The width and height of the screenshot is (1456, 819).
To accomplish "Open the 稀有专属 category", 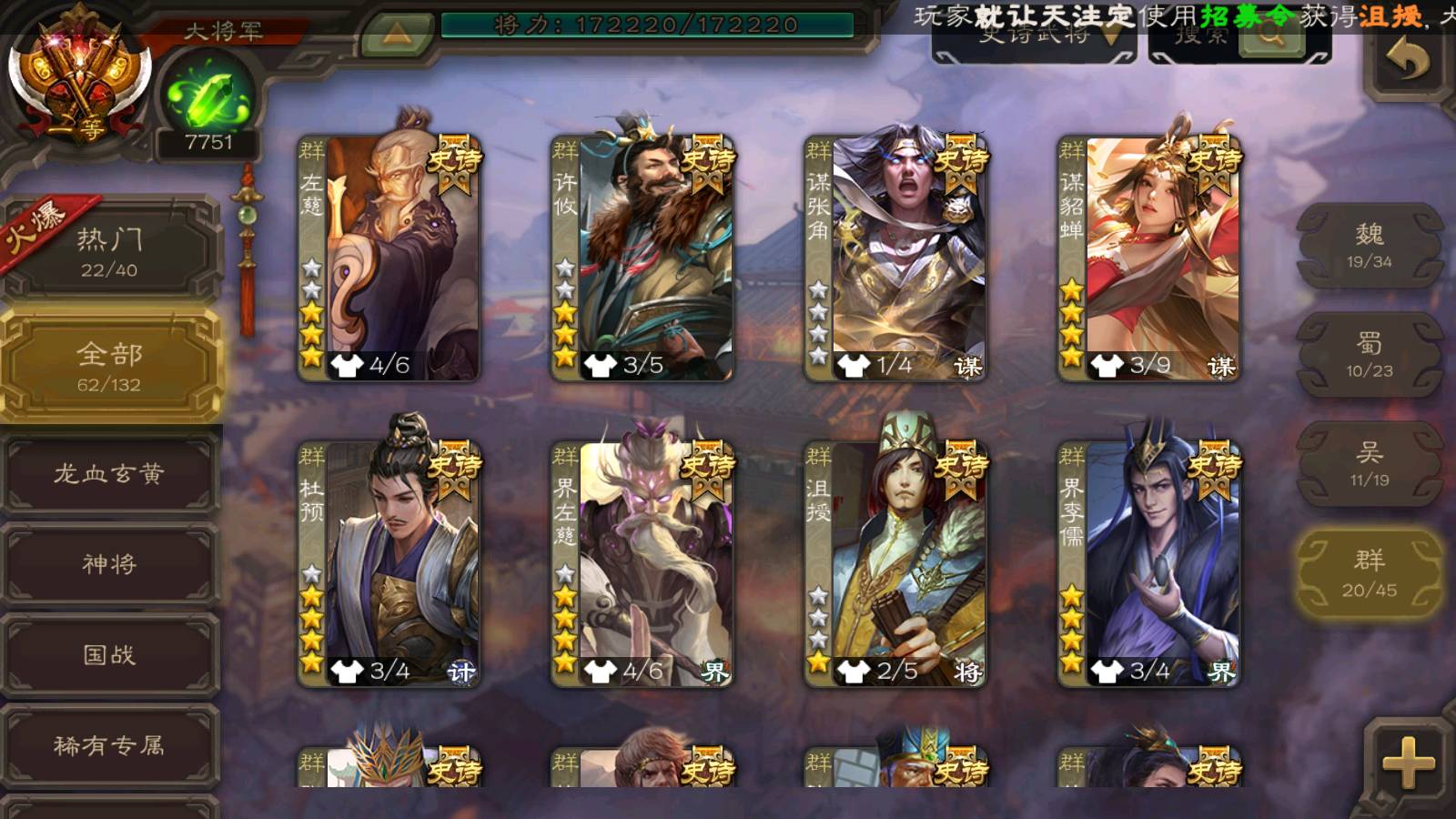I will click(x=109, y=746).
